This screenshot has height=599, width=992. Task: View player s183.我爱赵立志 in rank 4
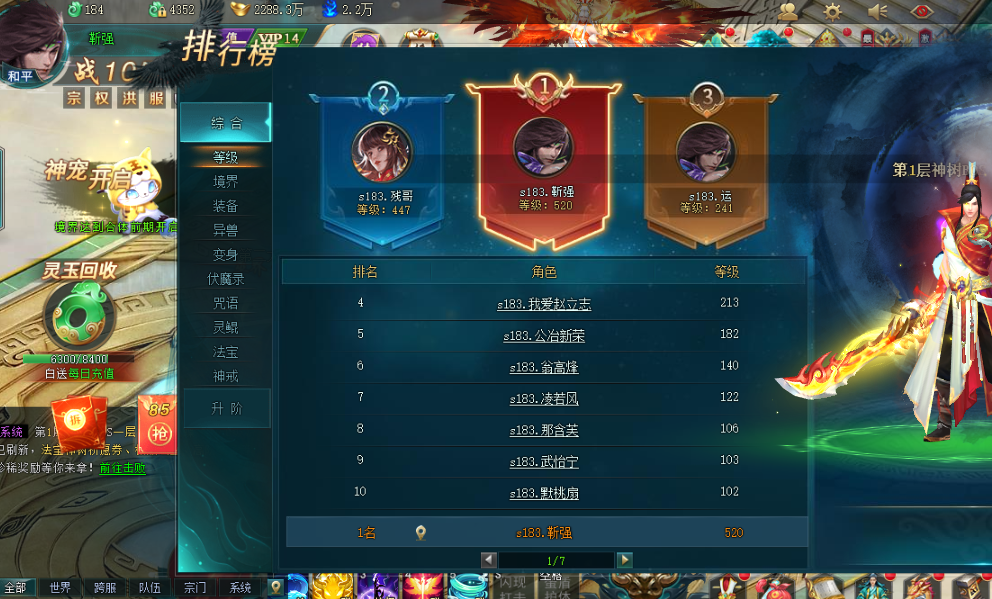(544, 303)
